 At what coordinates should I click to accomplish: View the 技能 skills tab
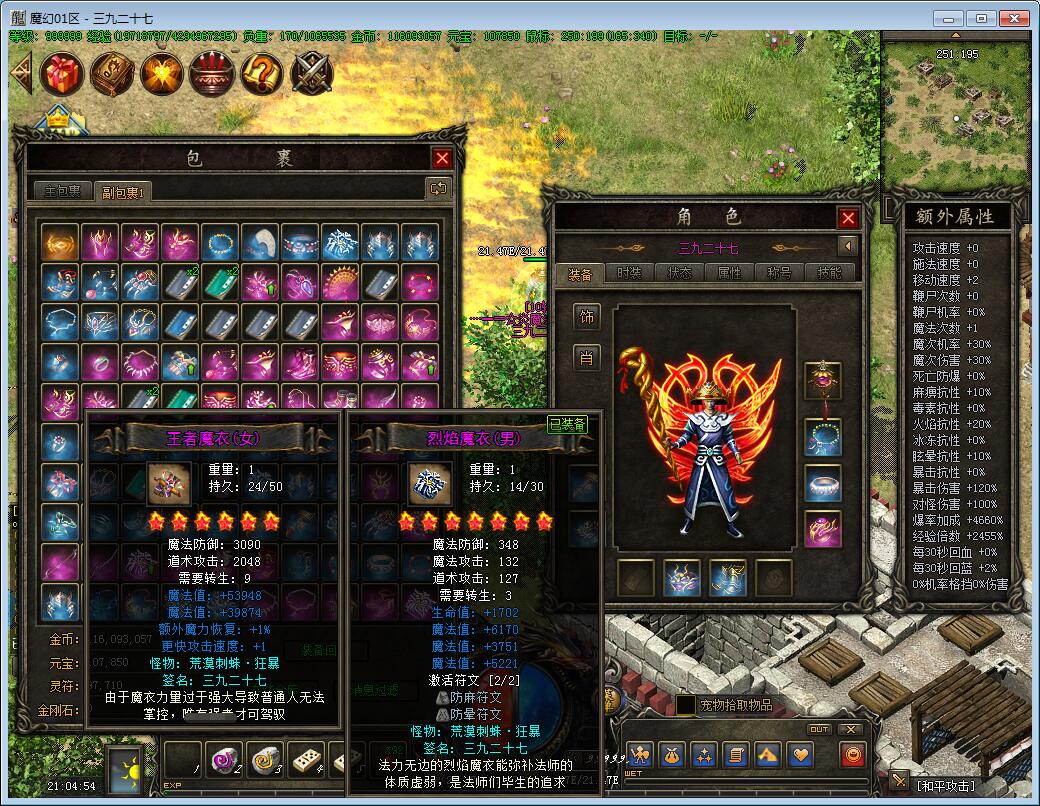coord(830,272)
